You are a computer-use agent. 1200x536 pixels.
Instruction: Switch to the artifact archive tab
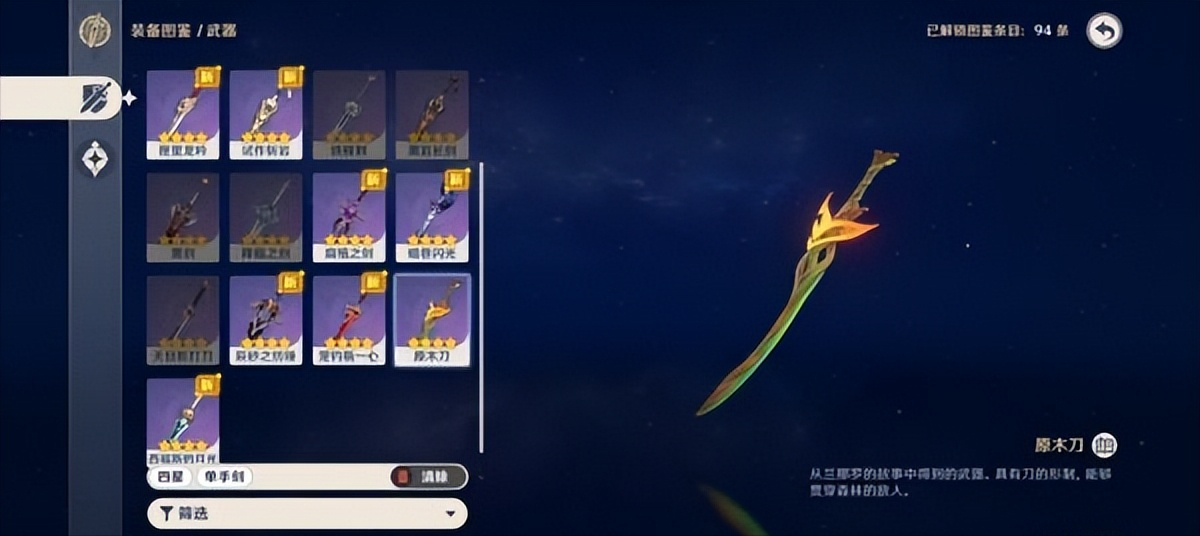point(95,159)
